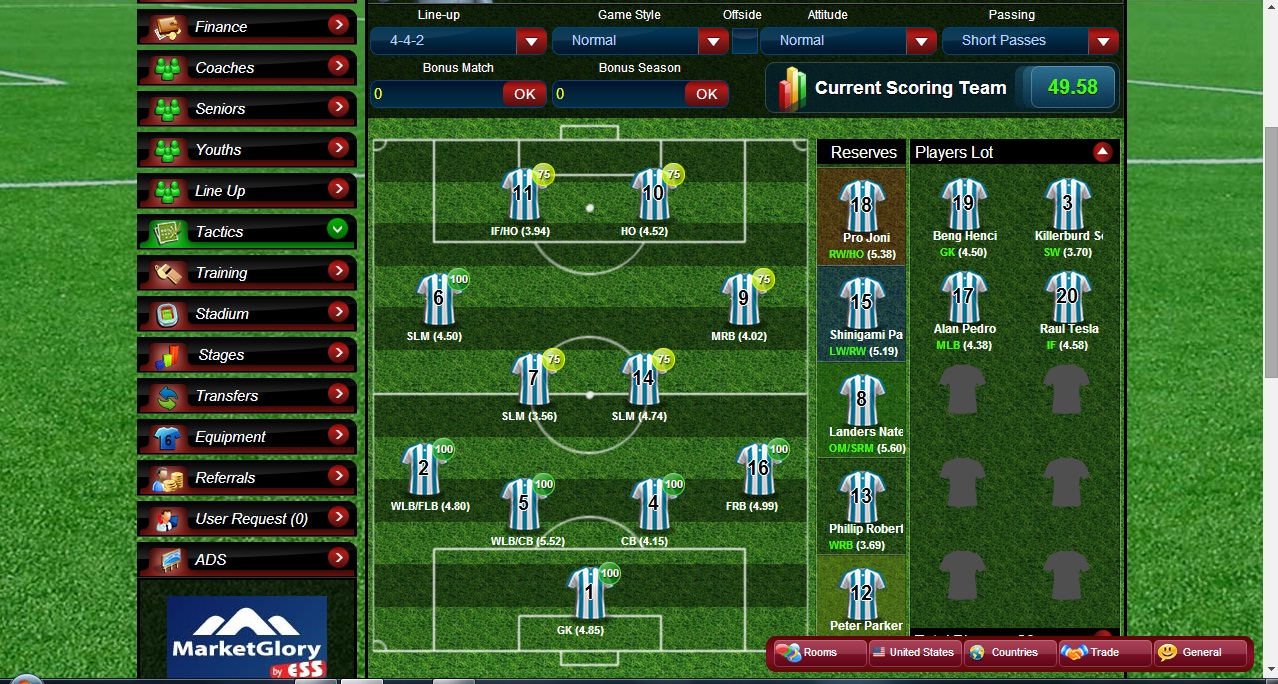Pick reserve player Pro Joni number 18

pyautogui.click(x=861, y=205)
